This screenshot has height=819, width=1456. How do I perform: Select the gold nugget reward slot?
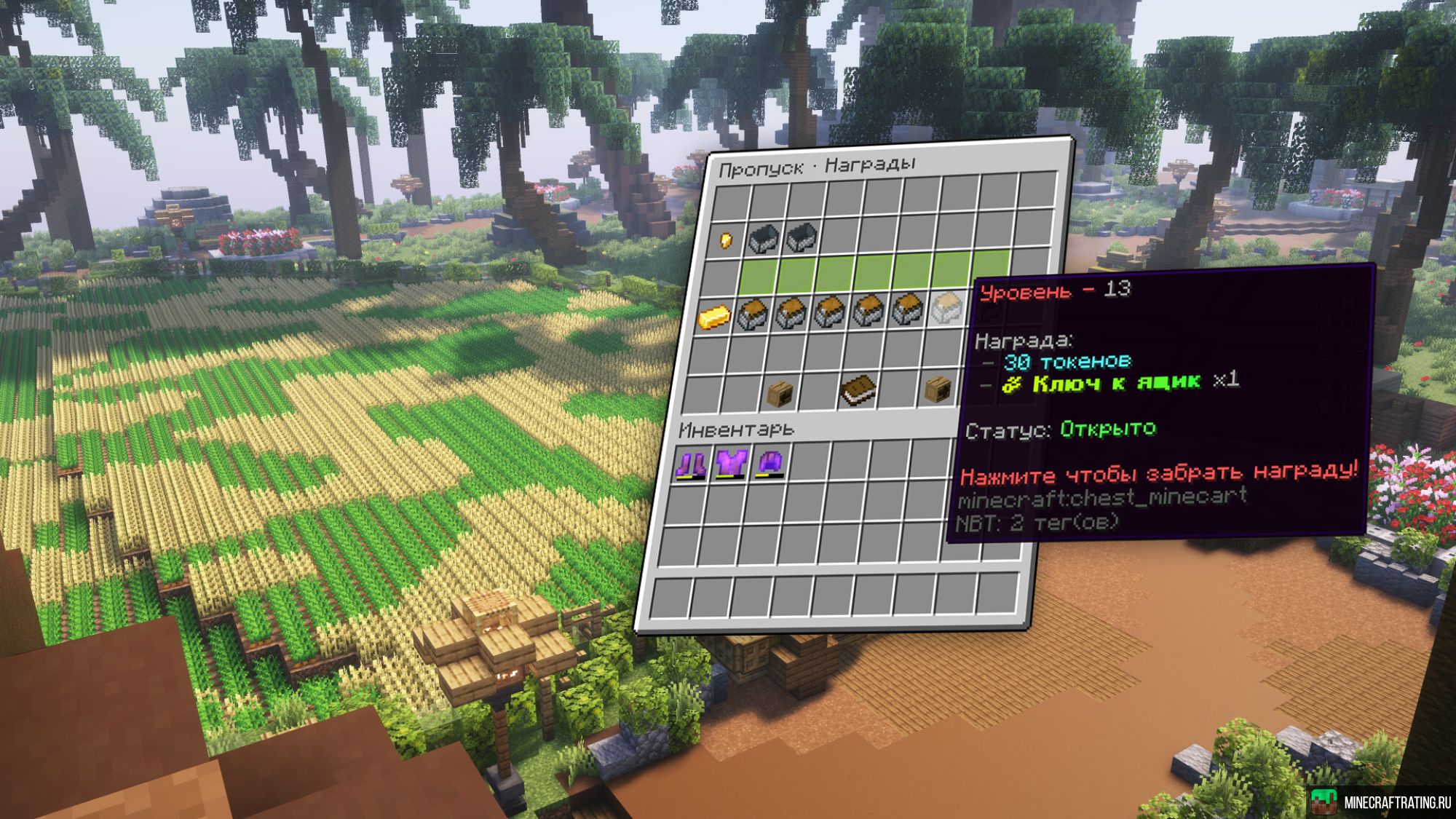click(726, 240)
